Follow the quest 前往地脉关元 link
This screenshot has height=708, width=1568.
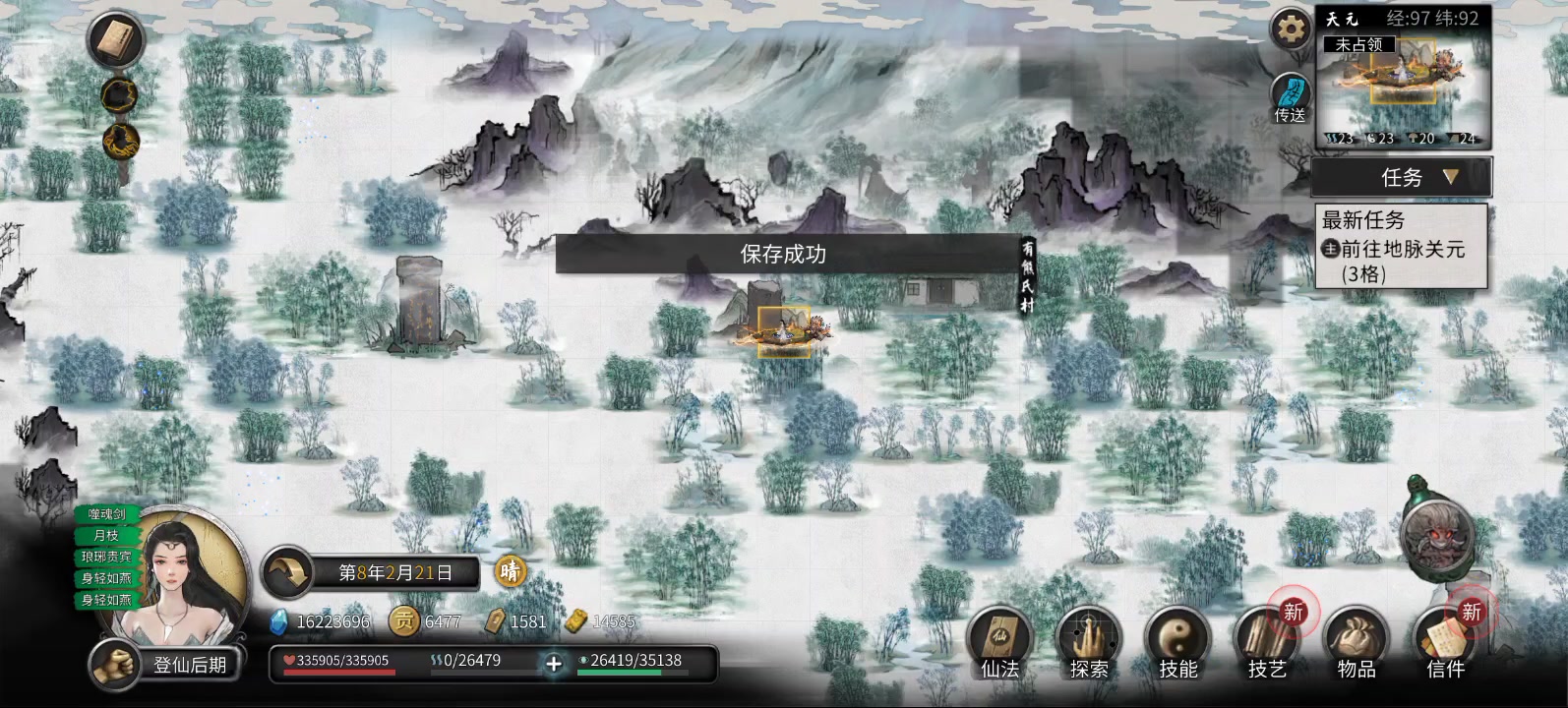tap(1402, 250)
